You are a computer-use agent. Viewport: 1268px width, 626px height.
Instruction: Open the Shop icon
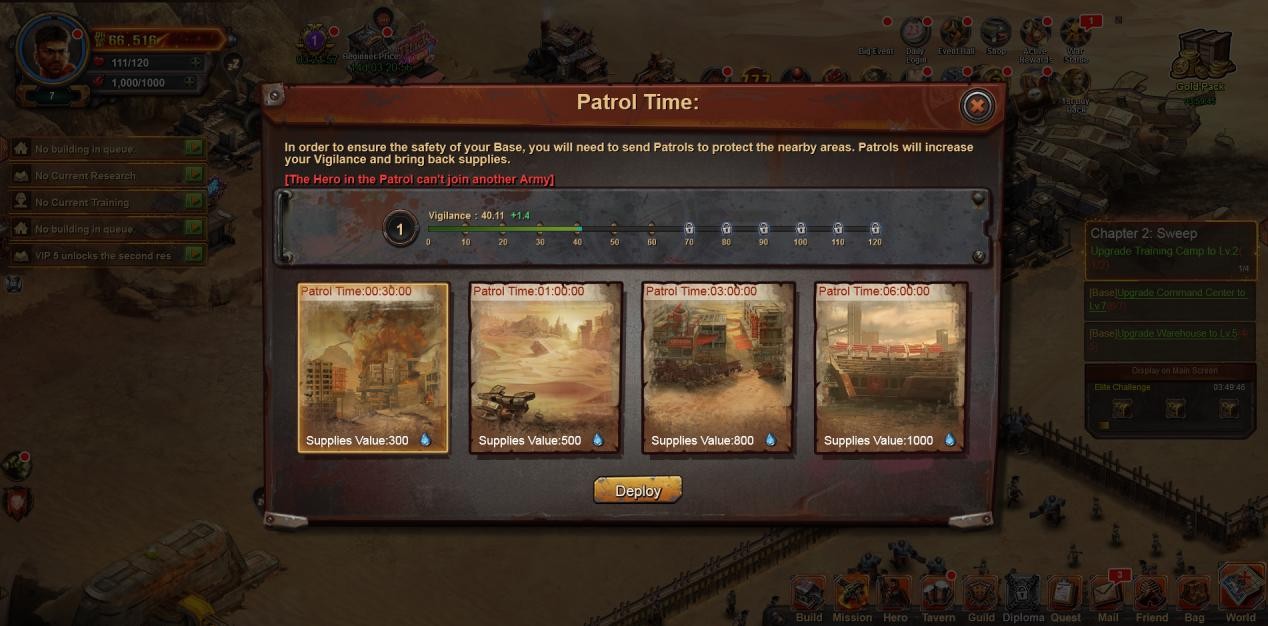pos(995,35)
